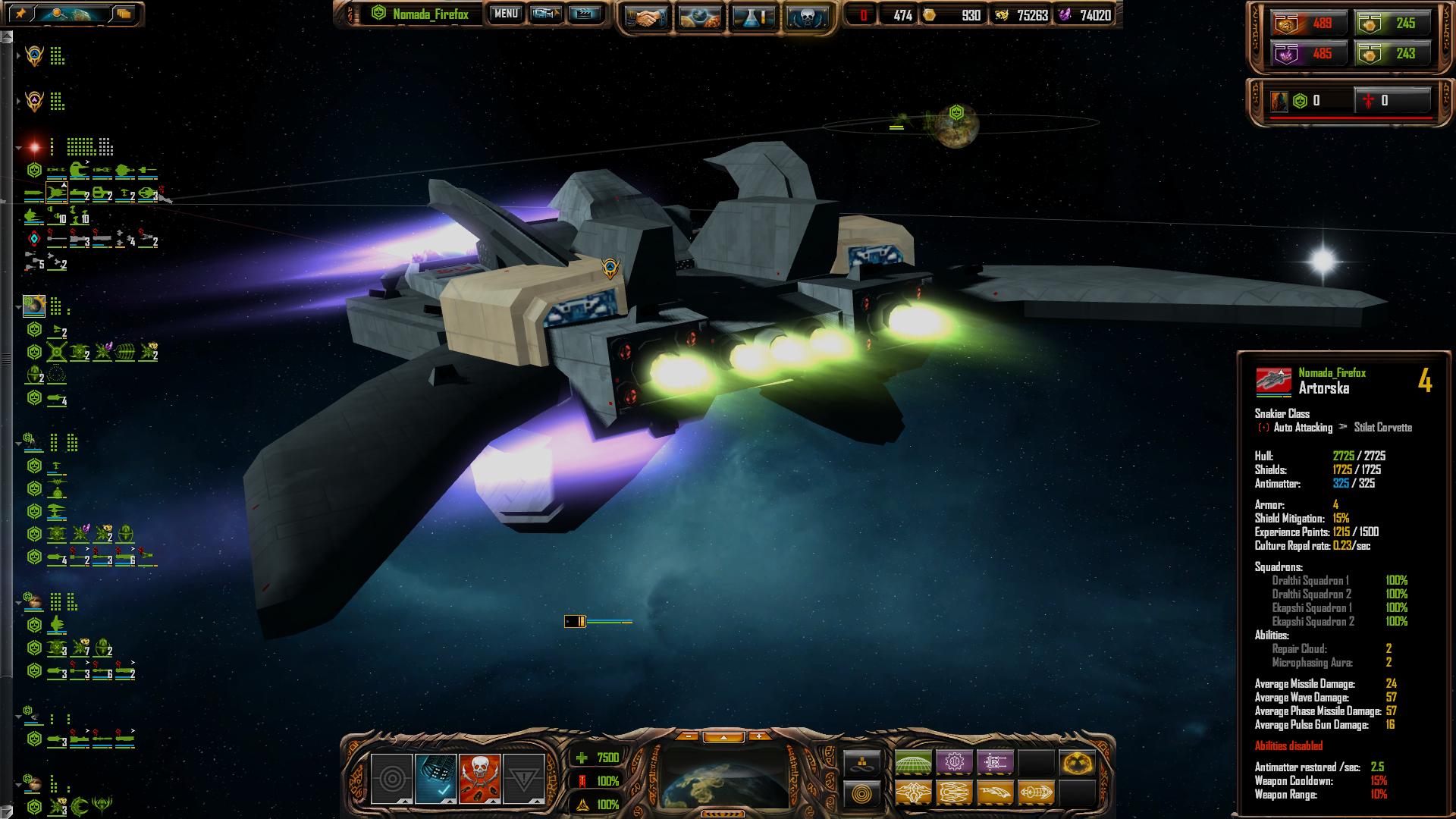Activate the blue checkmarked ability icon
Image resolution: width=1456 pixels, height=819 pixels.
coord(435,778)
